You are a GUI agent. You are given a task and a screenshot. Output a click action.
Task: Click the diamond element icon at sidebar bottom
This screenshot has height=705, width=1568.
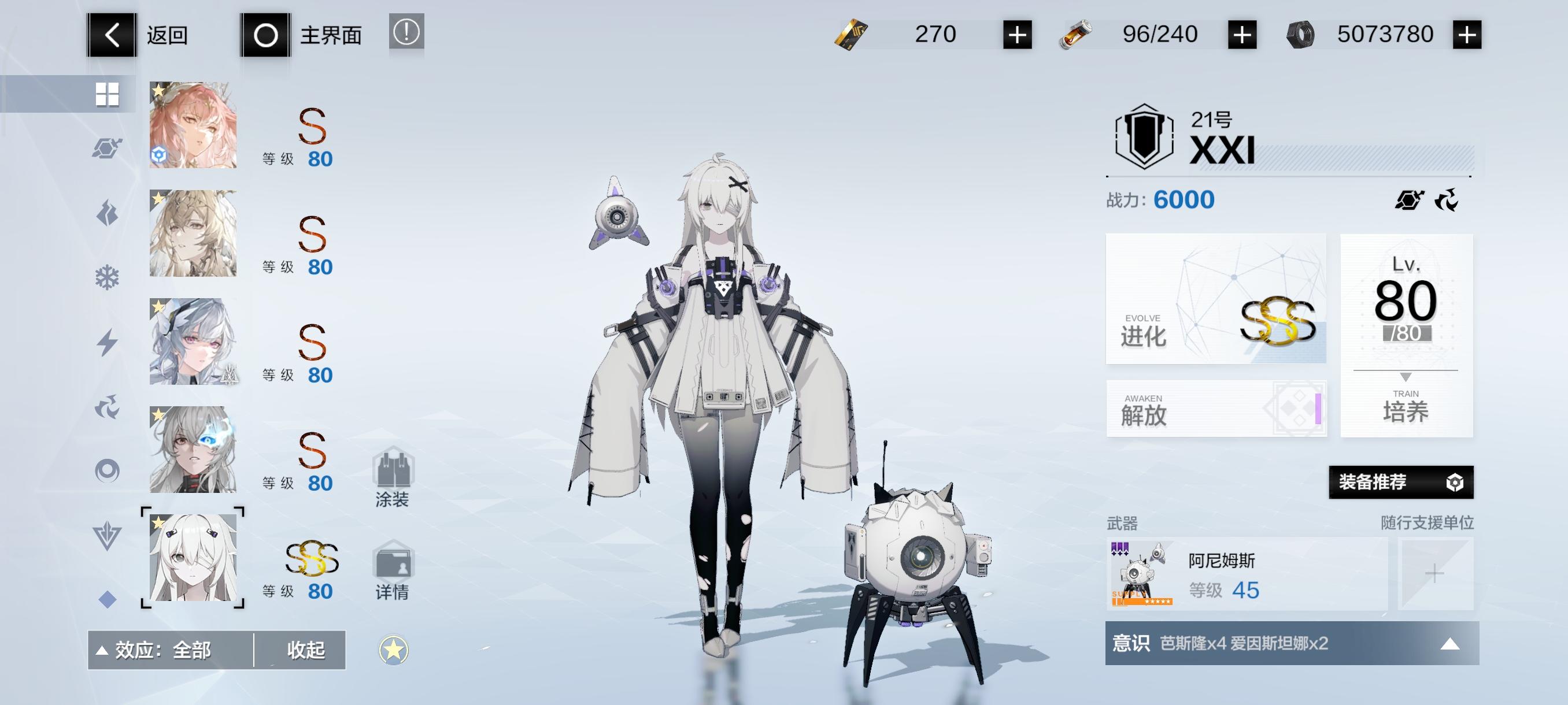(x=108, y=599)
